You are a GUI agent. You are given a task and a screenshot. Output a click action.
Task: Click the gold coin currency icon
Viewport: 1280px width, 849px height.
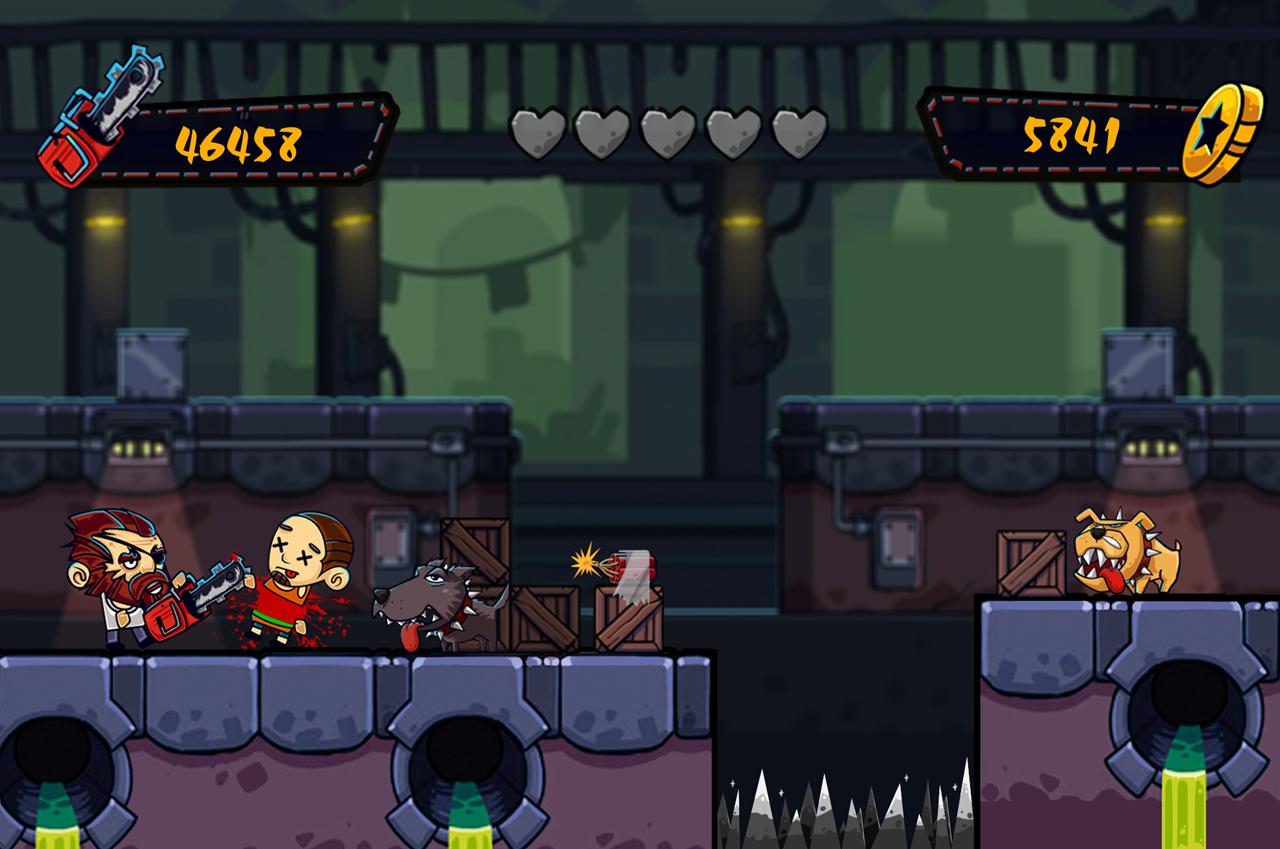(x=1222, y=131)
